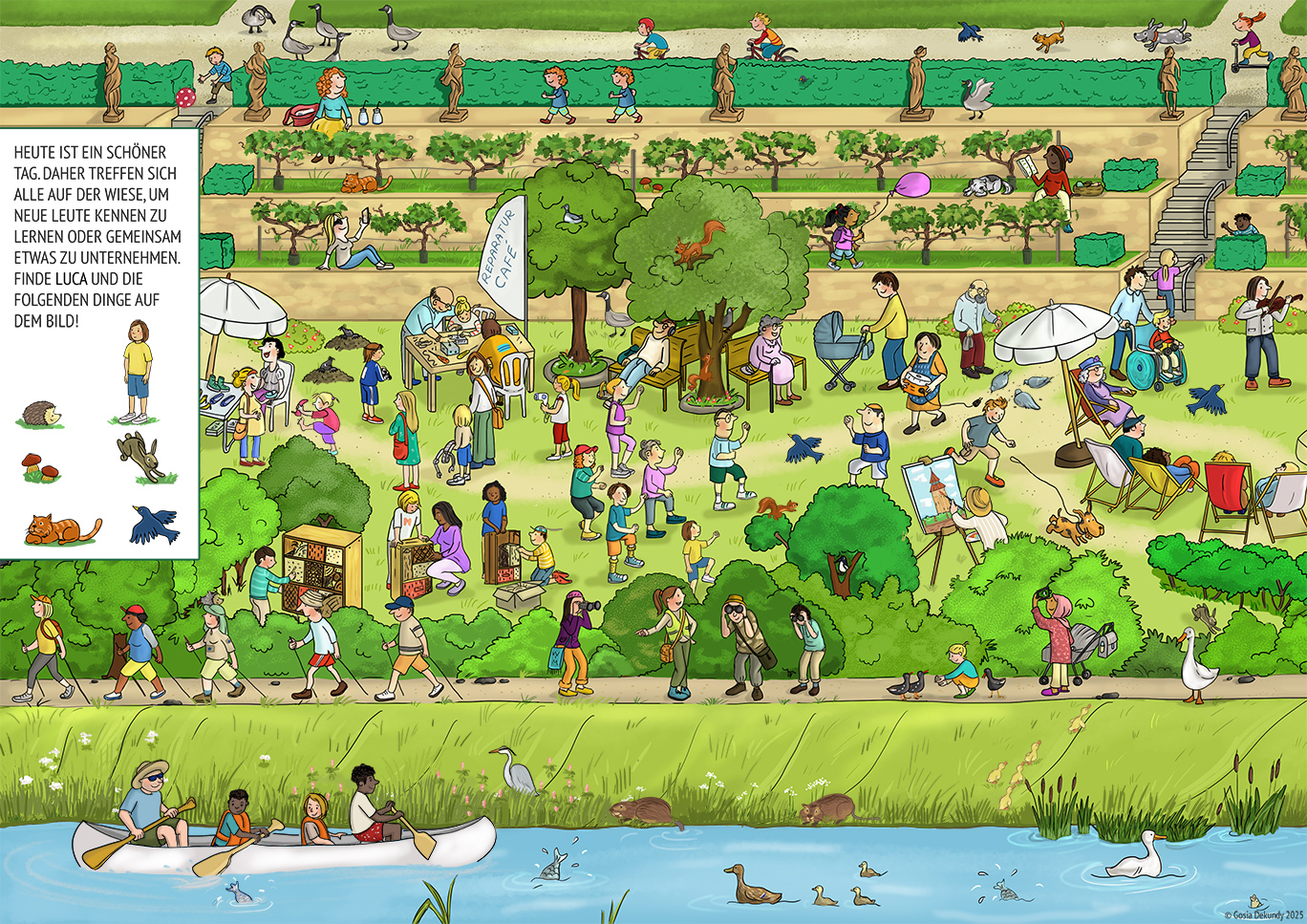Pick the orange cat icon in the find-list panel
The height and width of the screenshot is (924, 1307).
pos(59,528)
